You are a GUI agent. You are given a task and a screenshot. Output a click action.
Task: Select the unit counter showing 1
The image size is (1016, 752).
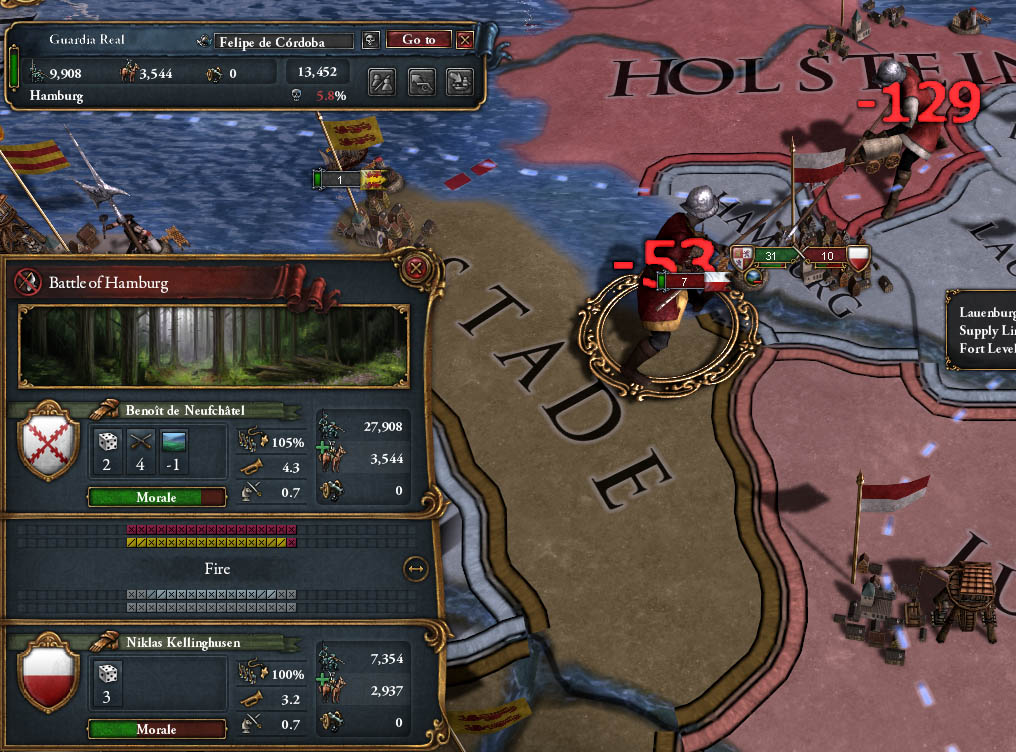tap(341, 179)
